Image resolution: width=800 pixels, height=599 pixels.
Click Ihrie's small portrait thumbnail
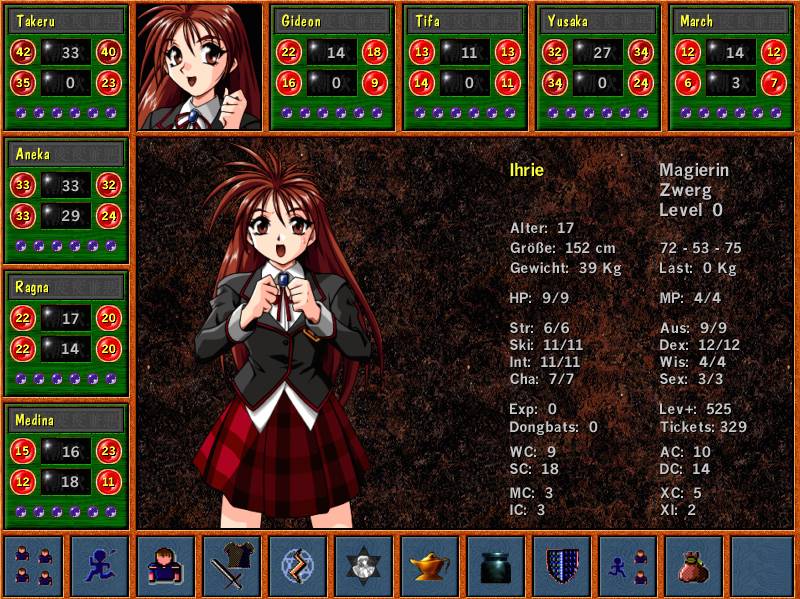[x=199, y=67]
